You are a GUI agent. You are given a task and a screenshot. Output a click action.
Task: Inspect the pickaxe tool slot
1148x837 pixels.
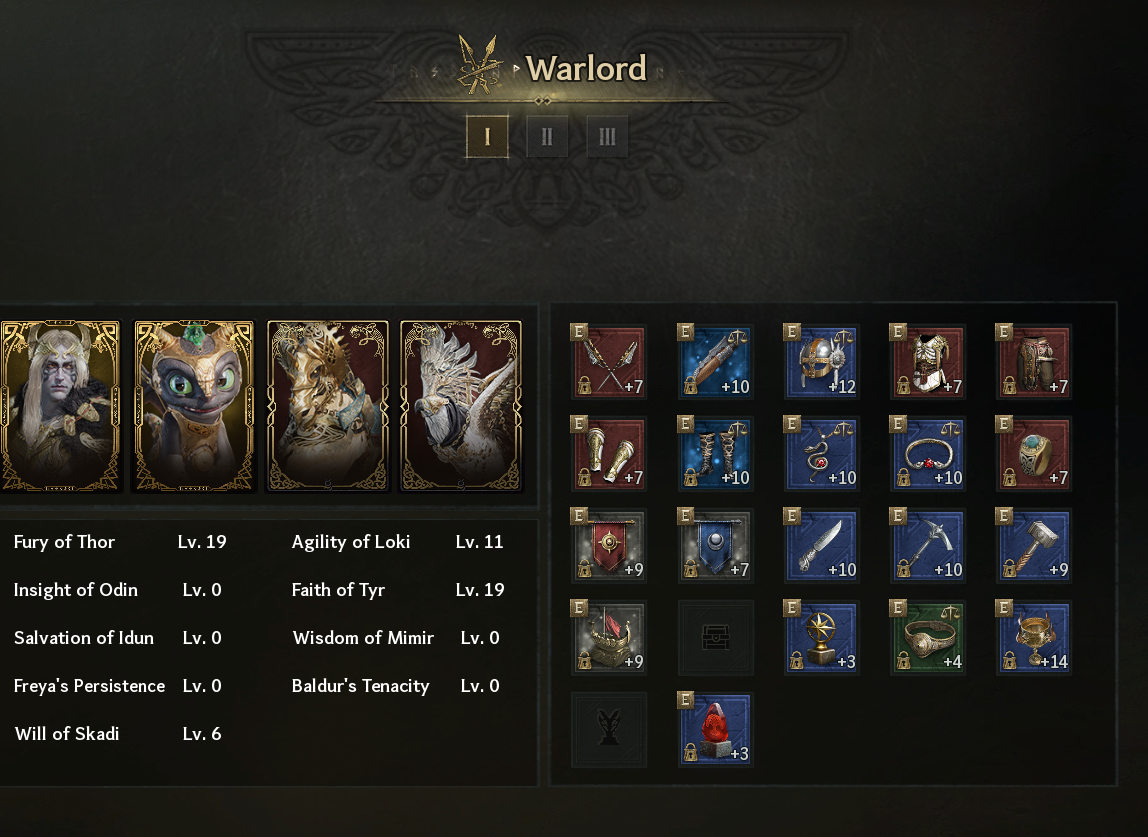928,546
